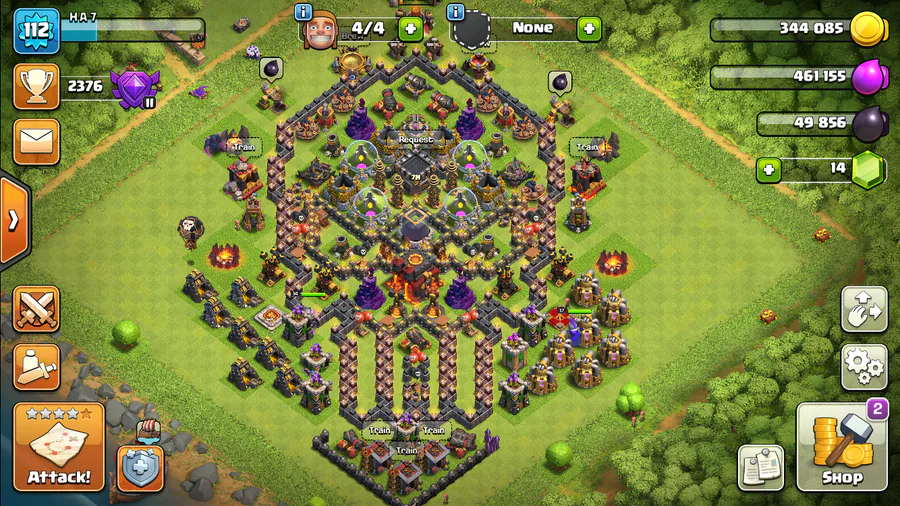This screenshot has width=900, height=506.
Task: Click the blue shield button beside Attack
Action: (x=140, y=466)
